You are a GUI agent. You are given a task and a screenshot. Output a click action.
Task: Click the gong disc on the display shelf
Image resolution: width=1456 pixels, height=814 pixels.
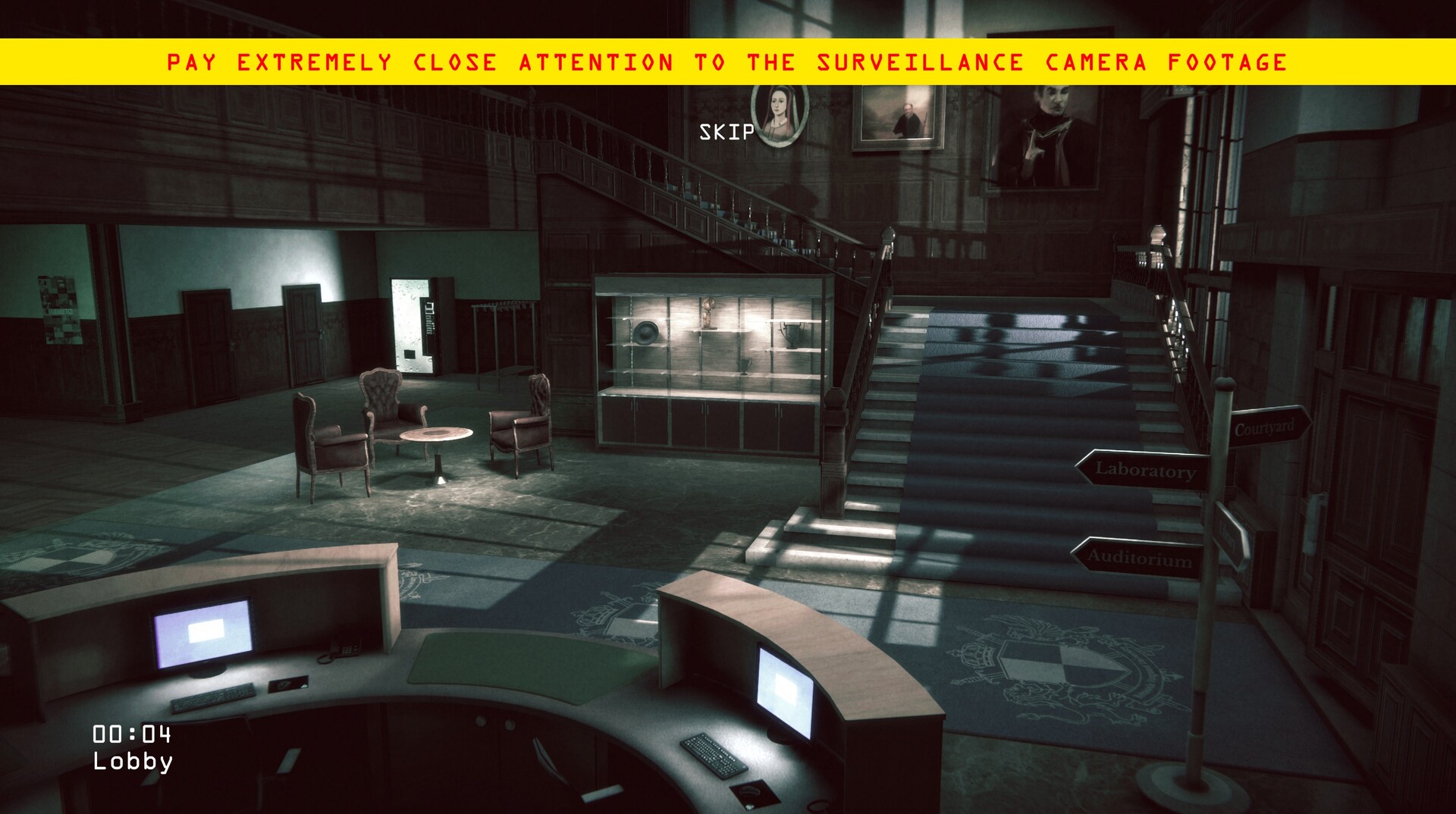[x=646, y=334]
